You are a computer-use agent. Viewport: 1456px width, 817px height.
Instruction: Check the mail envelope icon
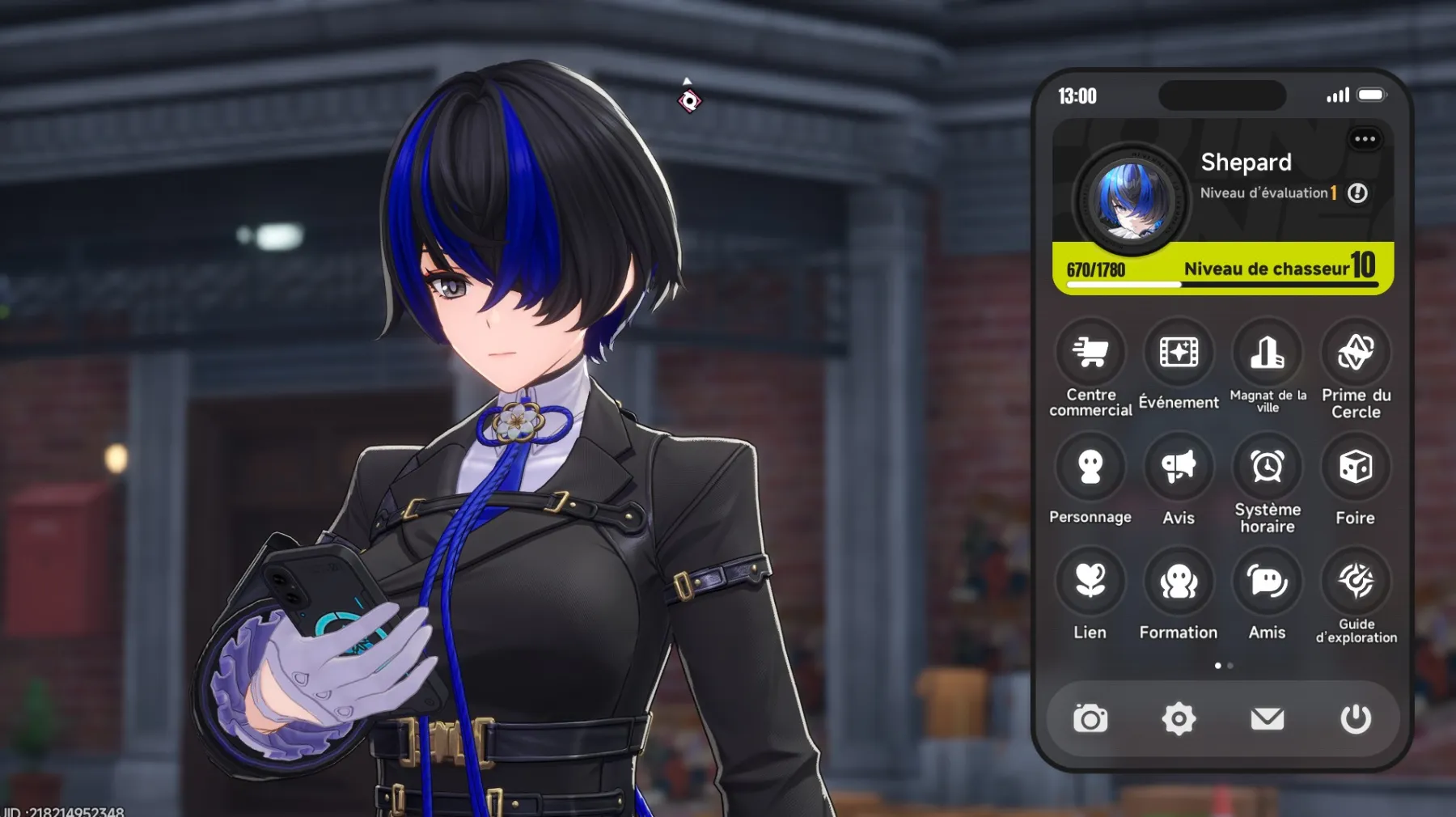click(x=1268, y=718)
